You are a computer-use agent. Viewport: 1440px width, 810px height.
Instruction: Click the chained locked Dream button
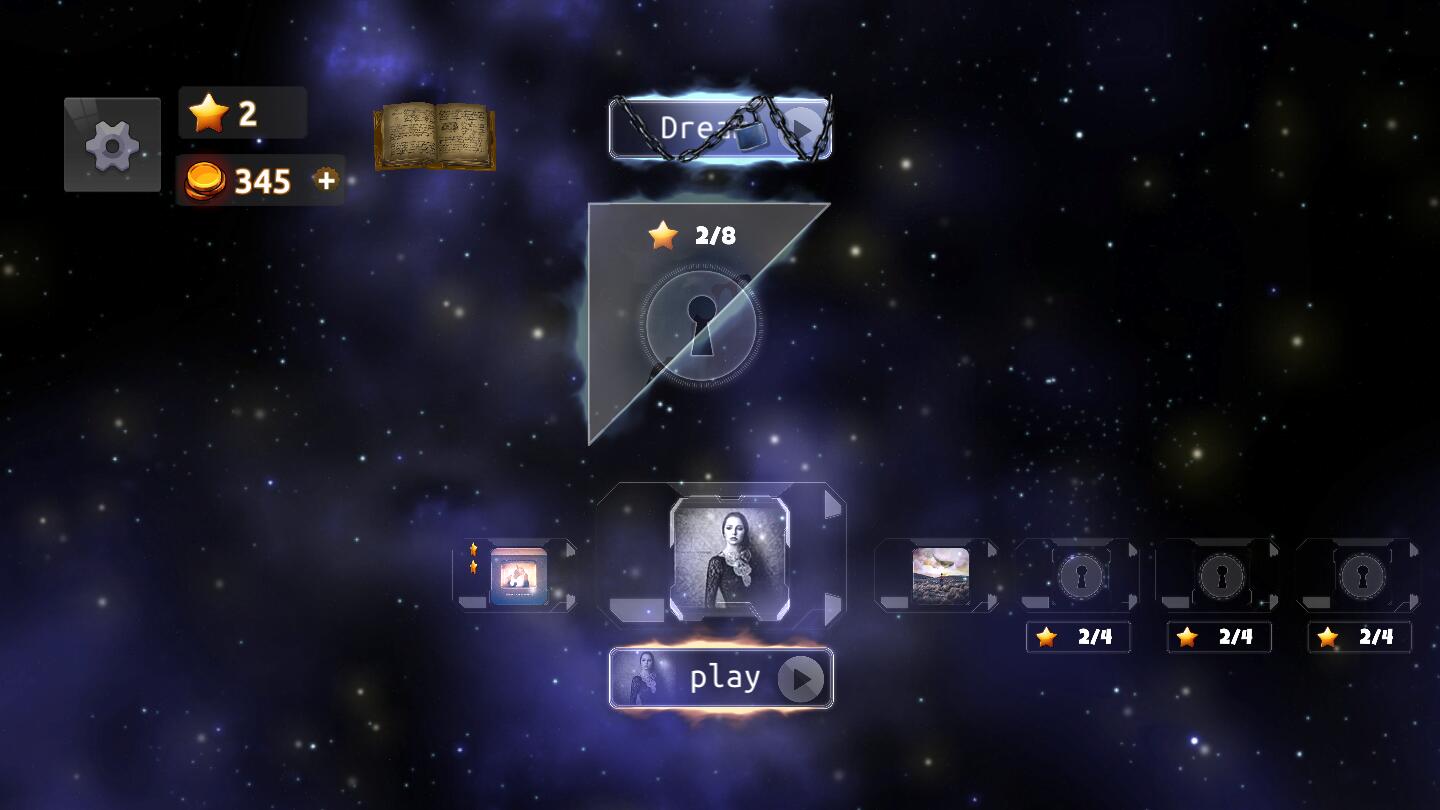(720, 128)
